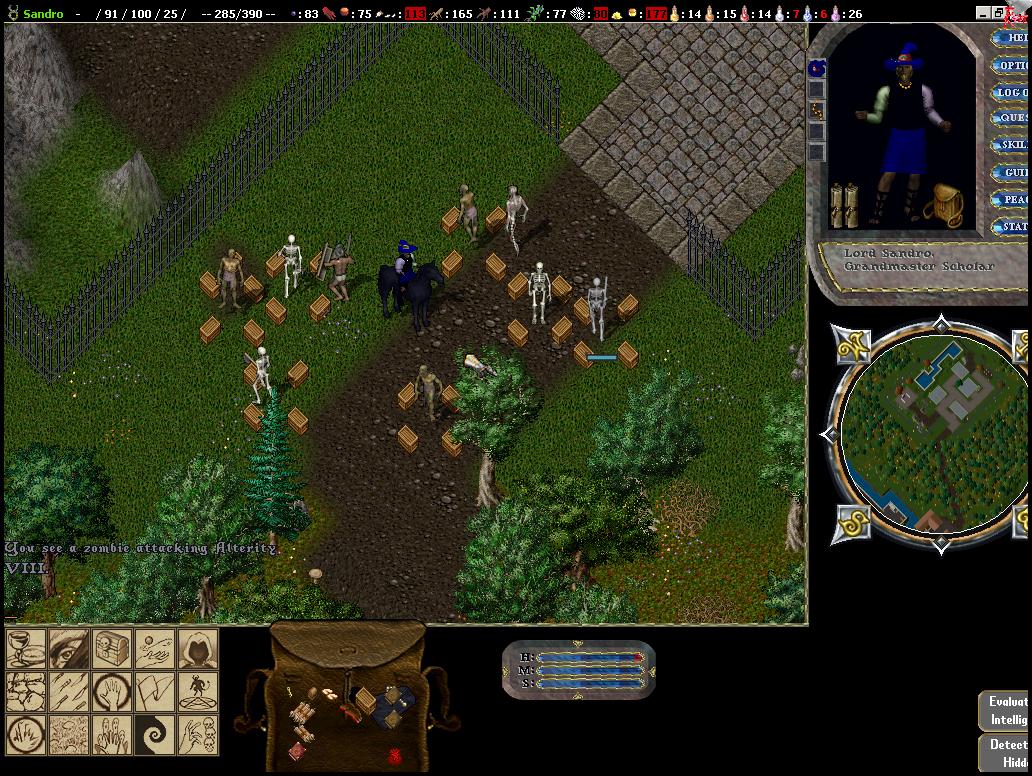Activate the hooded figure skill icon
This screenshot has height=776, width=1032.
point(197,649)
